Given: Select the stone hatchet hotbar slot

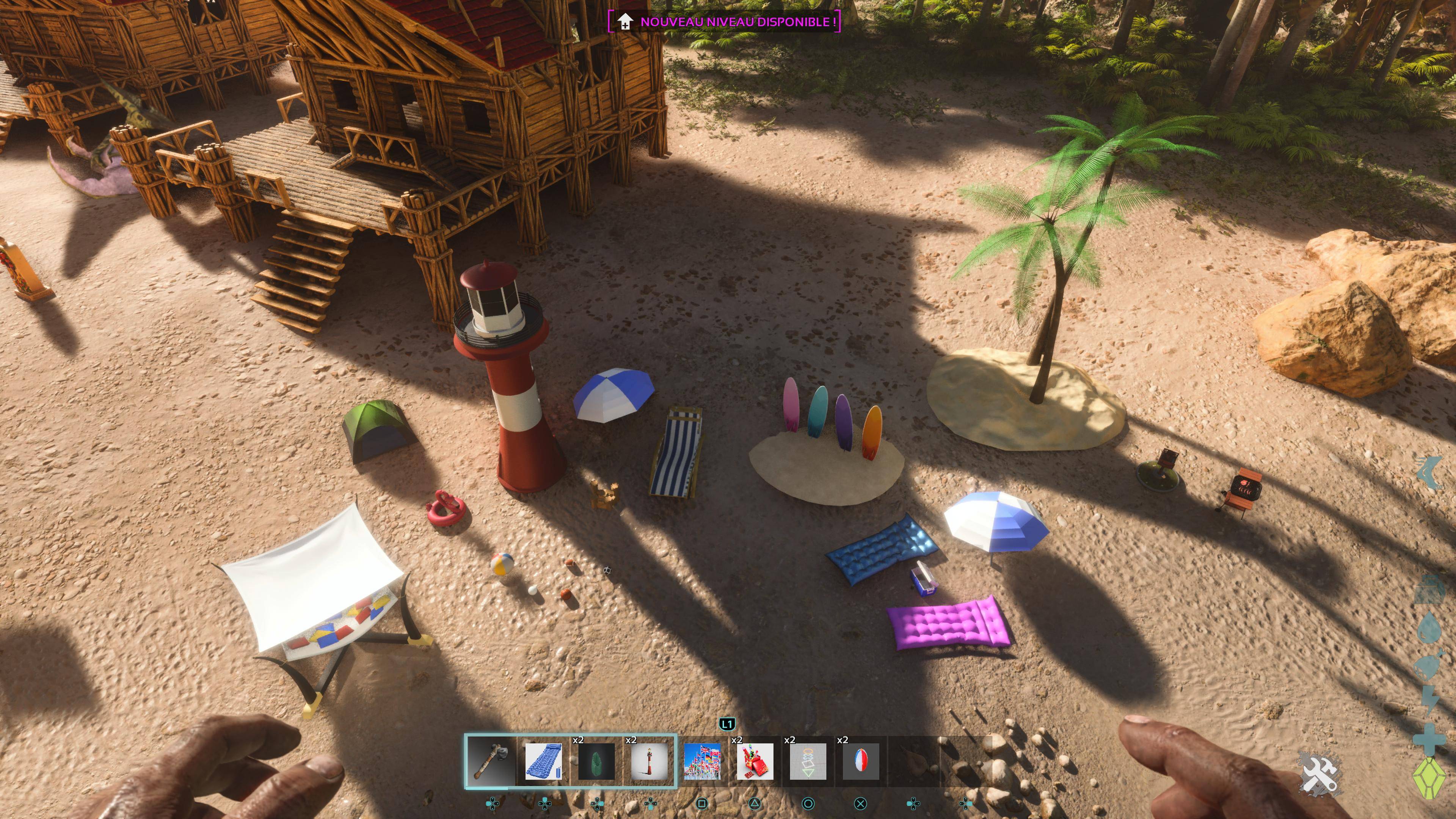Looking at the screenshot, I should pos(490,760).
